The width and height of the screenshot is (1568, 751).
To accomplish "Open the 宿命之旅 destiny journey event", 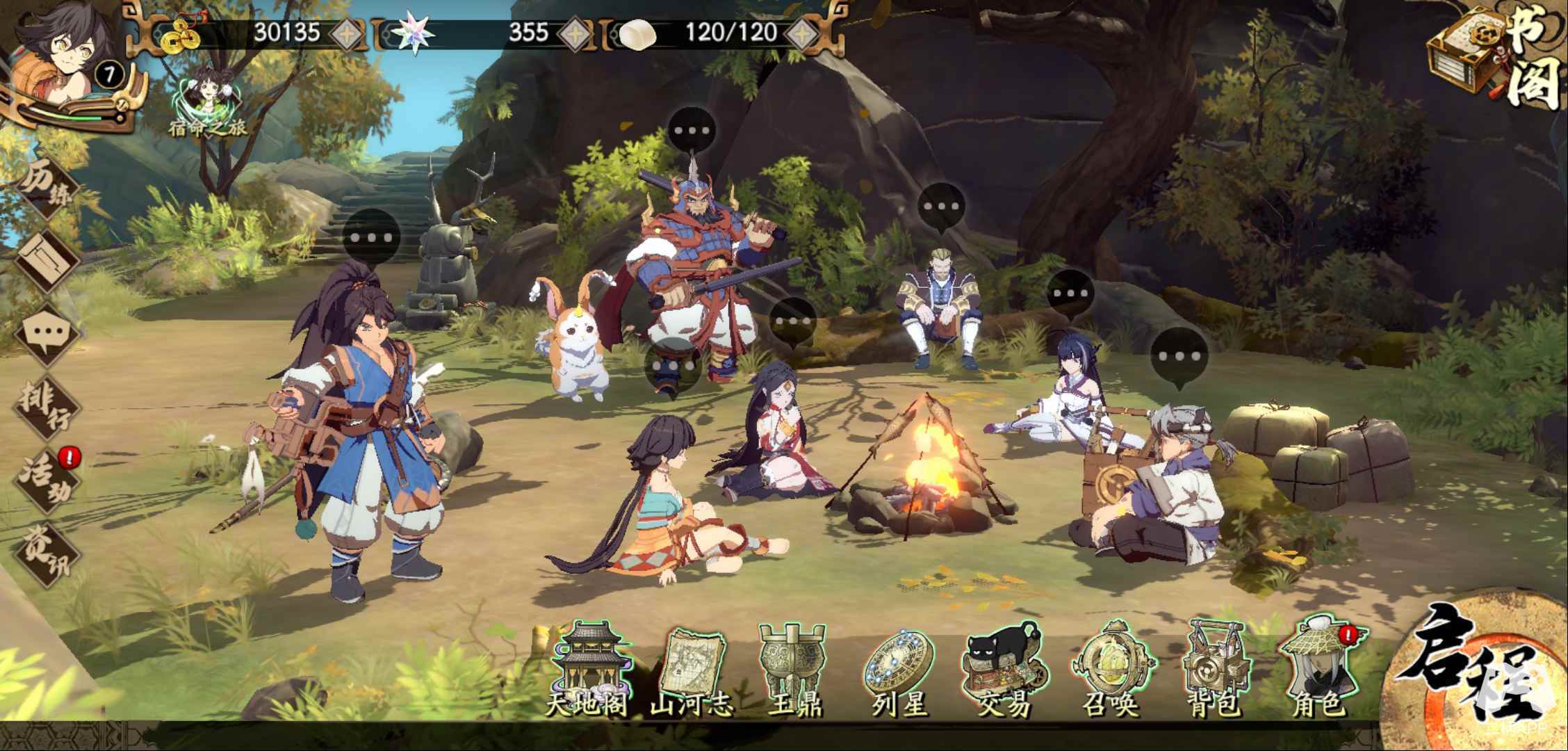I will (x=207, y=97).
